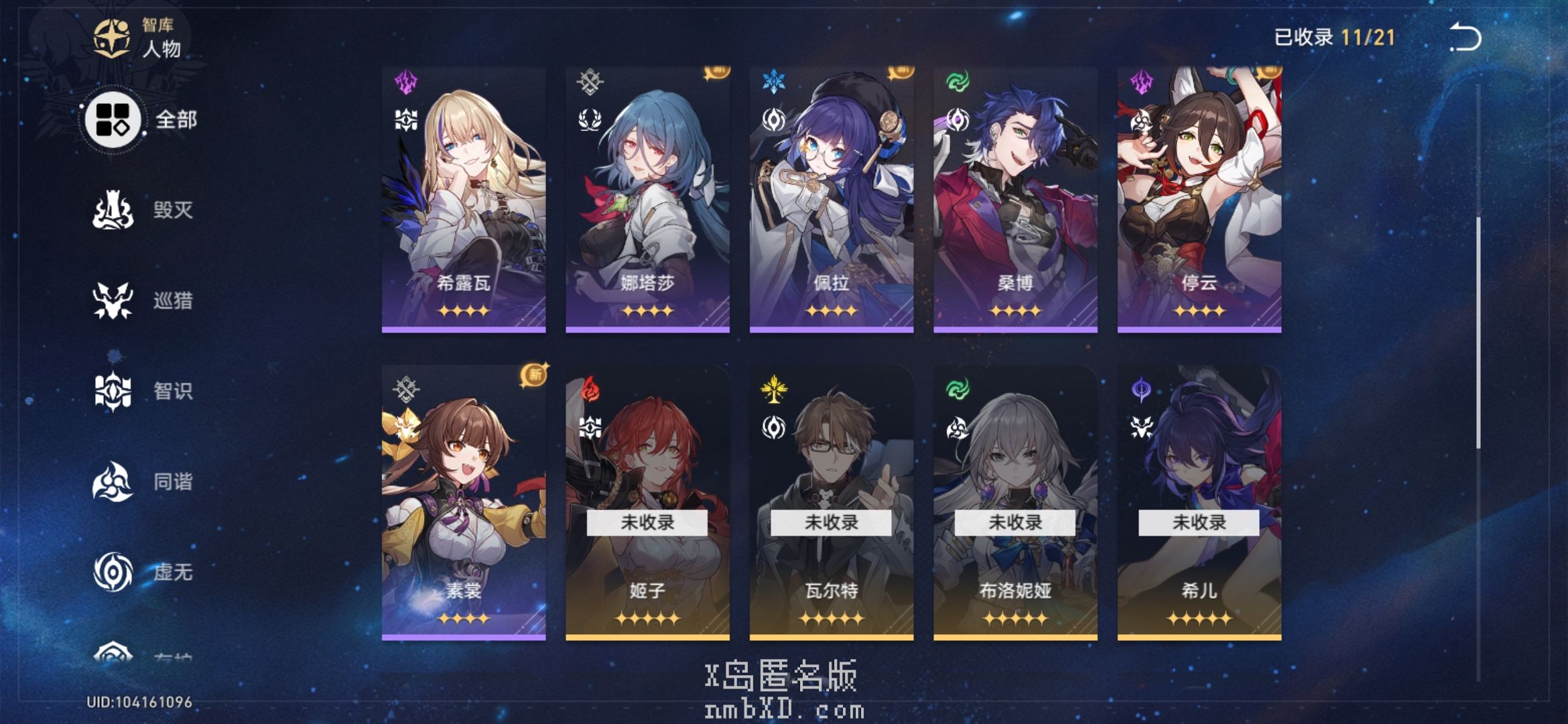Choose the 桑博 character card

pos(1015,199)
